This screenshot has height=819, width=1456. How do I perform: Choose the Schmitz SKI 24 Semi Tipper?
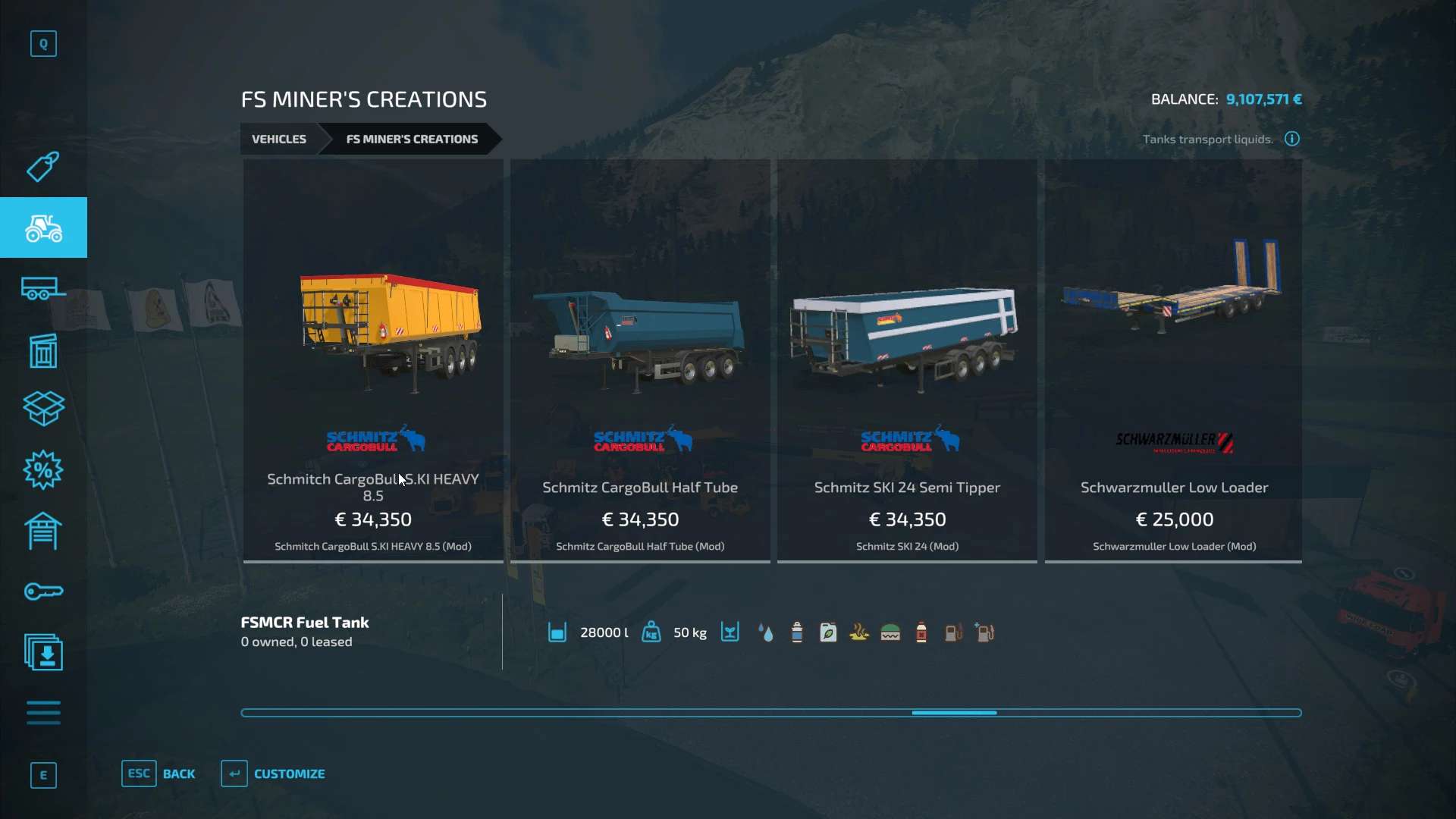pos(907,356)
